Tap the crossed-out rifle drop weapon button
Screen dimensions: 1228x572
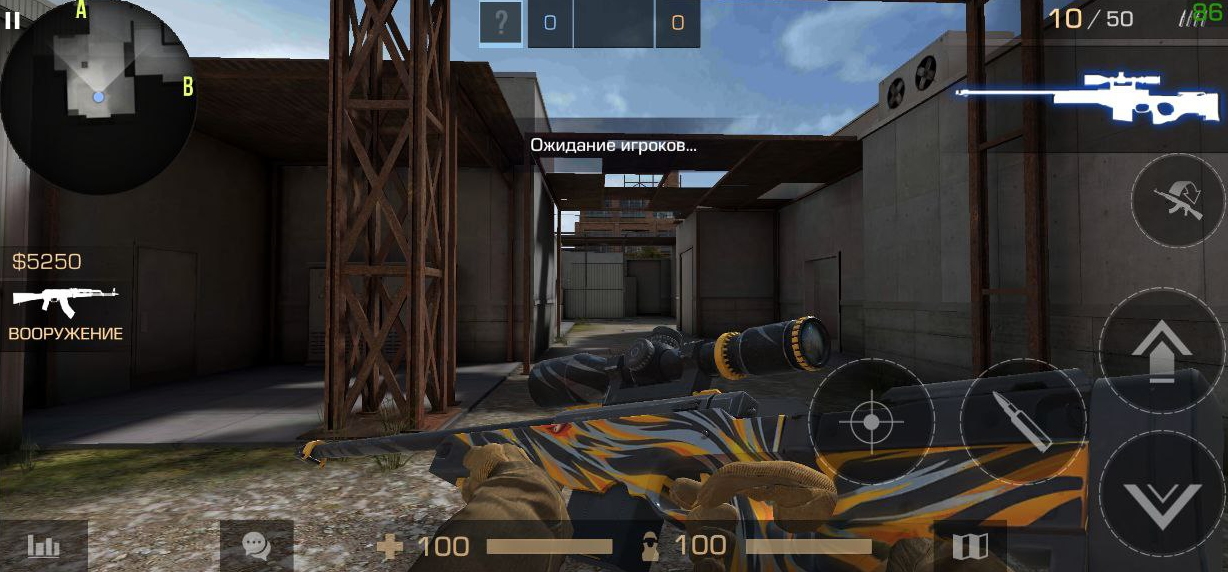1178,201
